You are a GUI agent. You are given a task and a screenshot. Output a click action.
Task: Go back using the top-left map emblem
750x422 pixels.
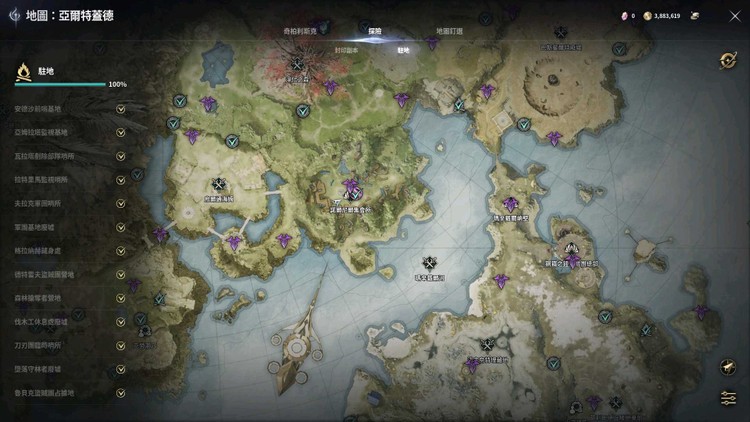tap(15, 16)
